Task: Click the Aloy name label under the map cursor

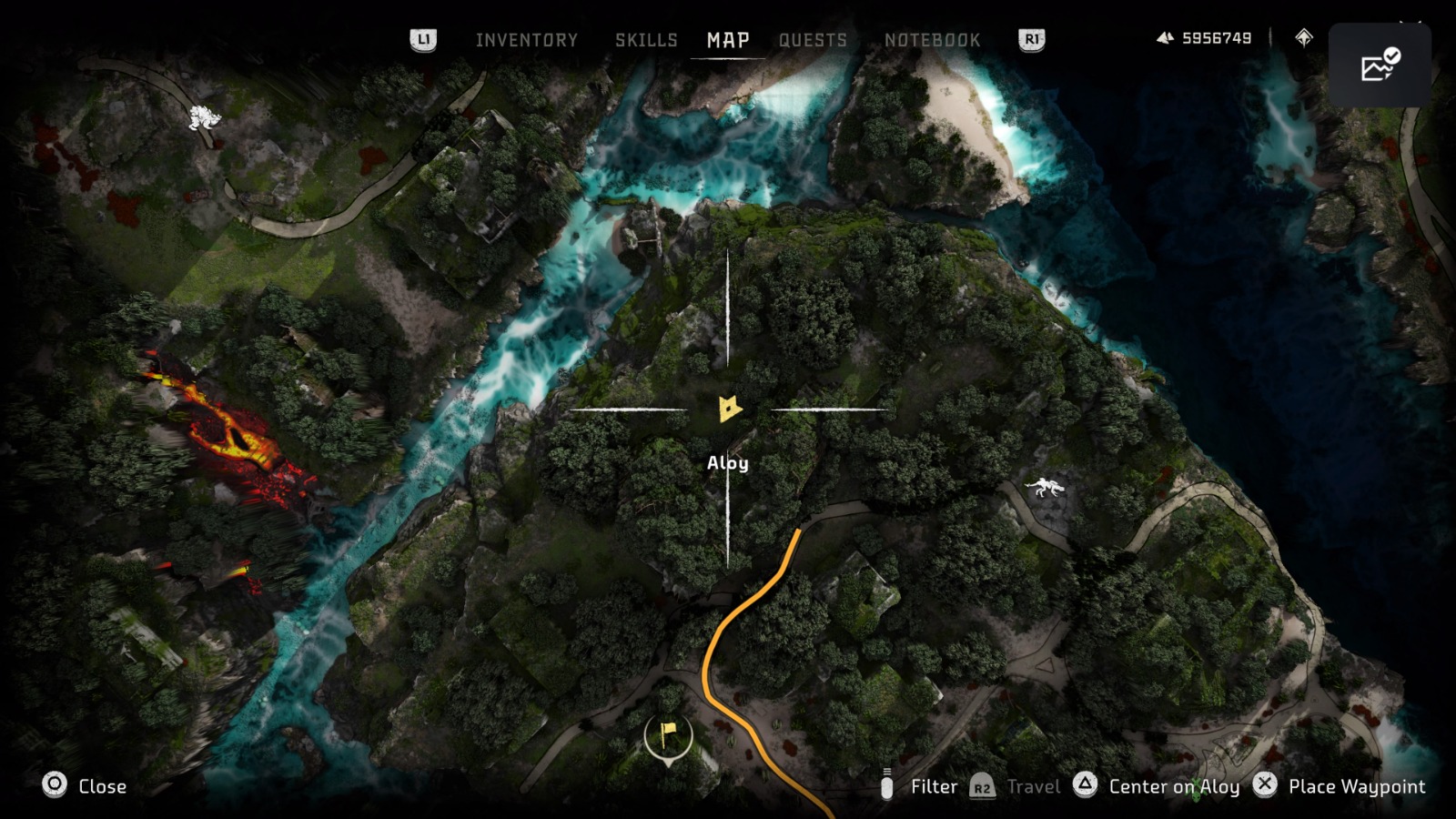Action: tap(728, 463)
